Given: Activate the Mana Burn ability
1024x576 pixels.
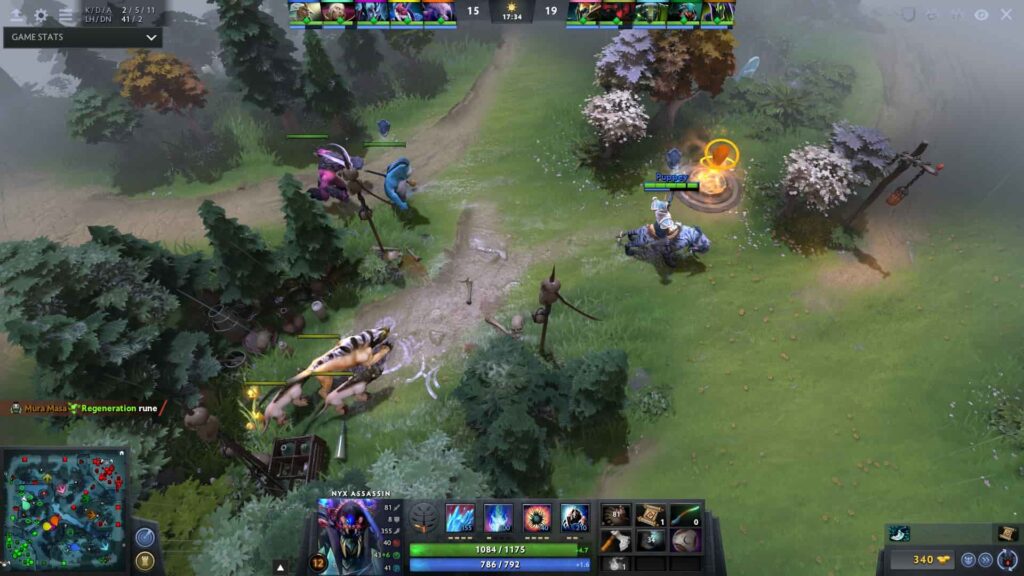Looking at the screenshot, I should 498,517.
